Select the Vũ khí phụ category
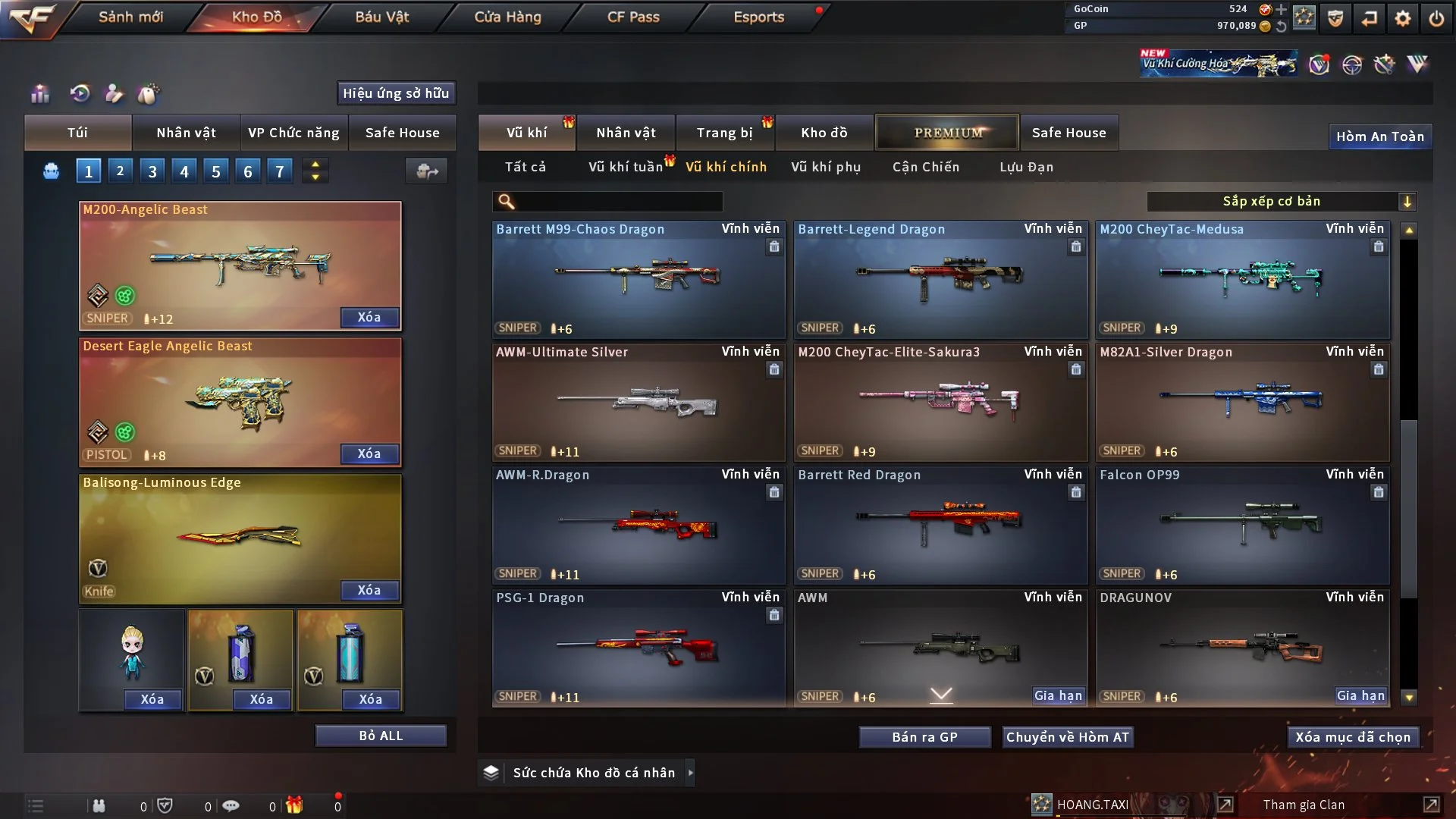1456x819 pixels. coord(826,167)
